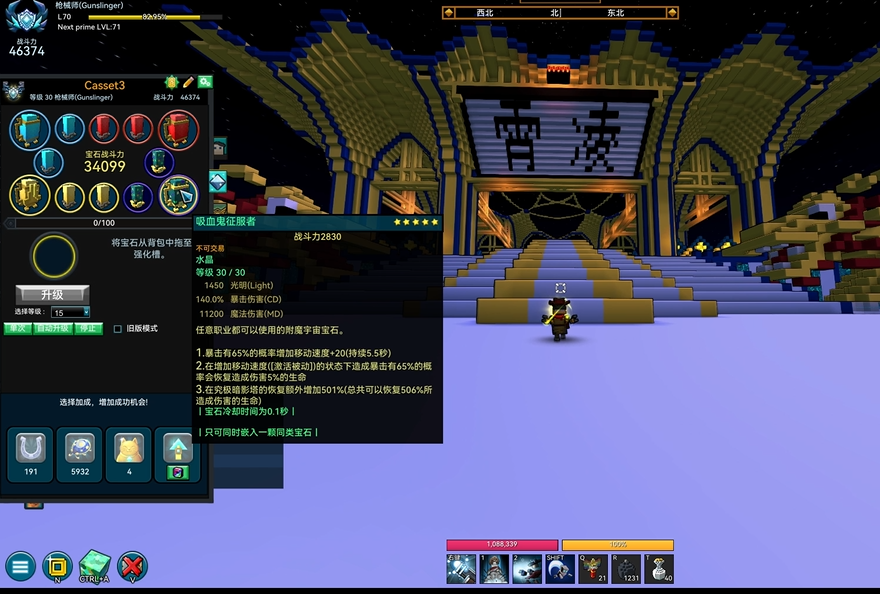
Task: Select the flask item in hotbar
Action: click(657, 568)
